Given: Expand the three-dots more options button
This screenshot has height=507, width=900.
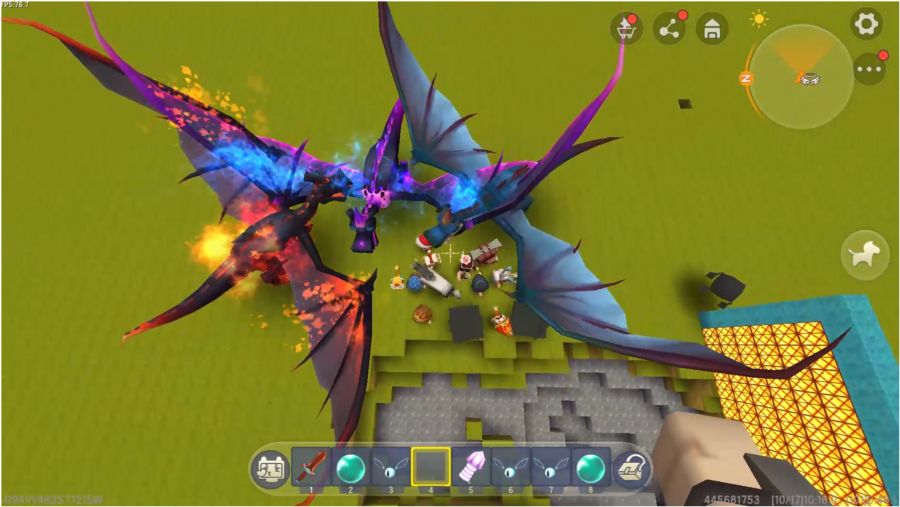Looking at the screenshot, I should coord(869,69).
